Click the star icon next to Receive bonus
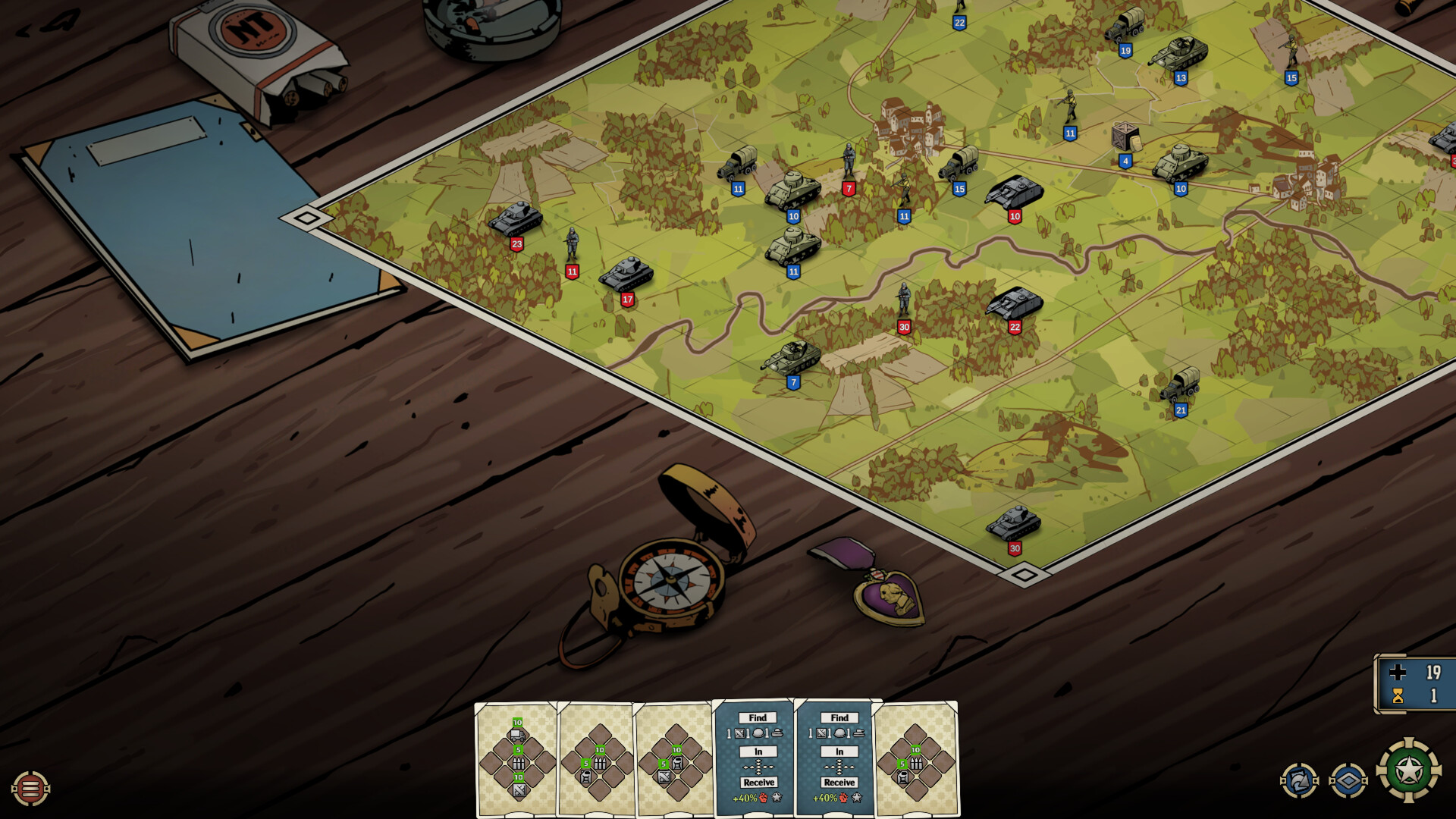 coord(778,798)
